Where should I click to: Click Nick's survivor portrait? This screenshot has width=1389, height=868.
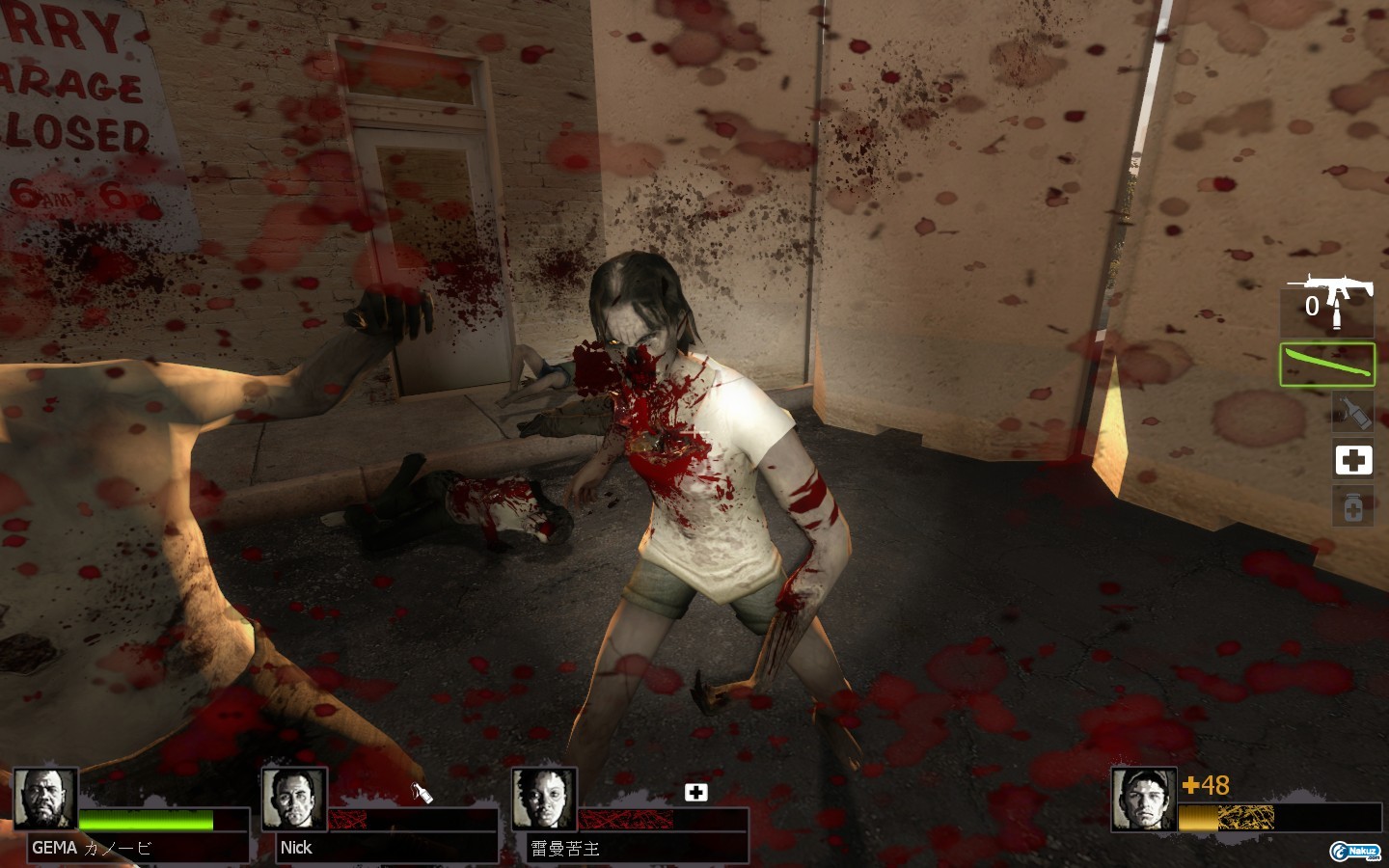pyautogui.click(x=294, y=799)
